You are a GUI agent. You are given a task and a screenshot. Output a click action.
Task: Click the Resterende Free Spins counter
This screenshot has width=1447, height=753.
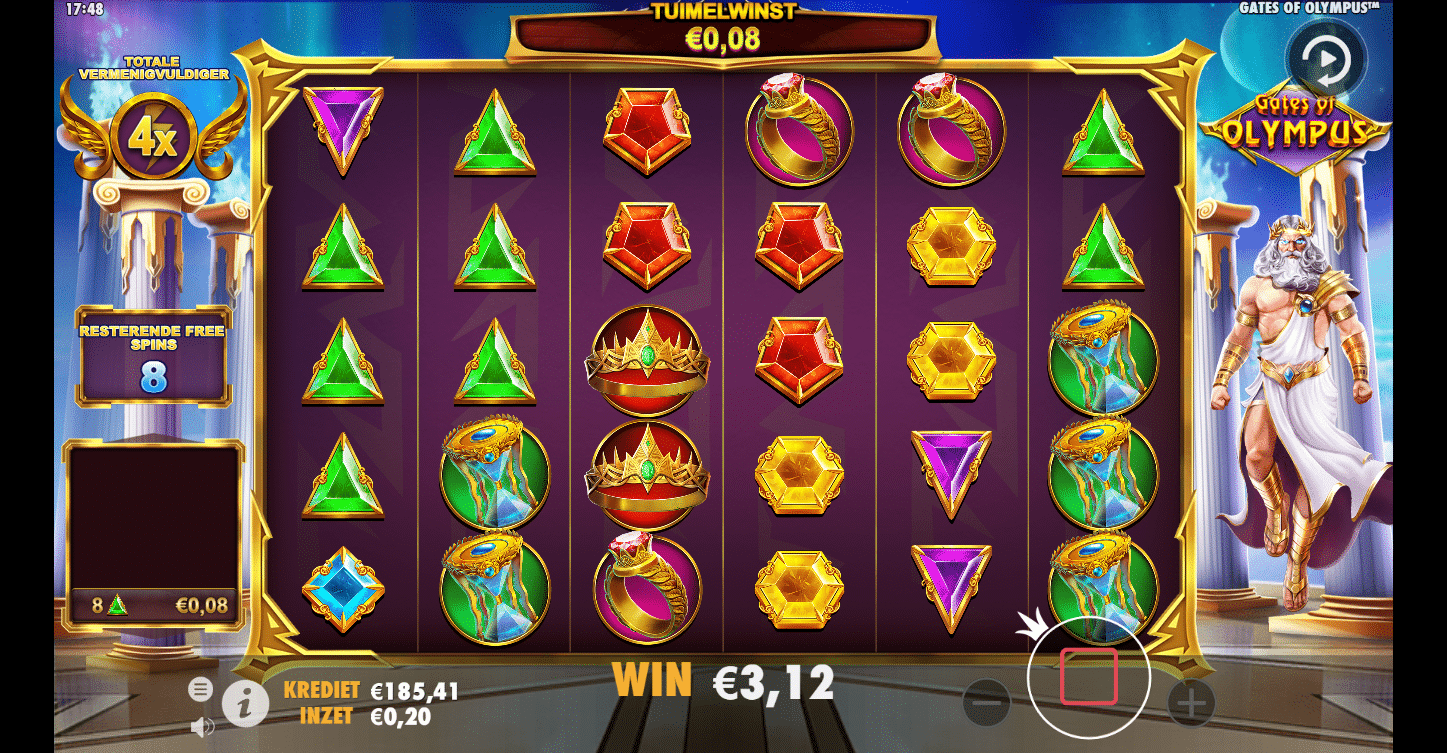pyautogui.click(x=155, y=355)
